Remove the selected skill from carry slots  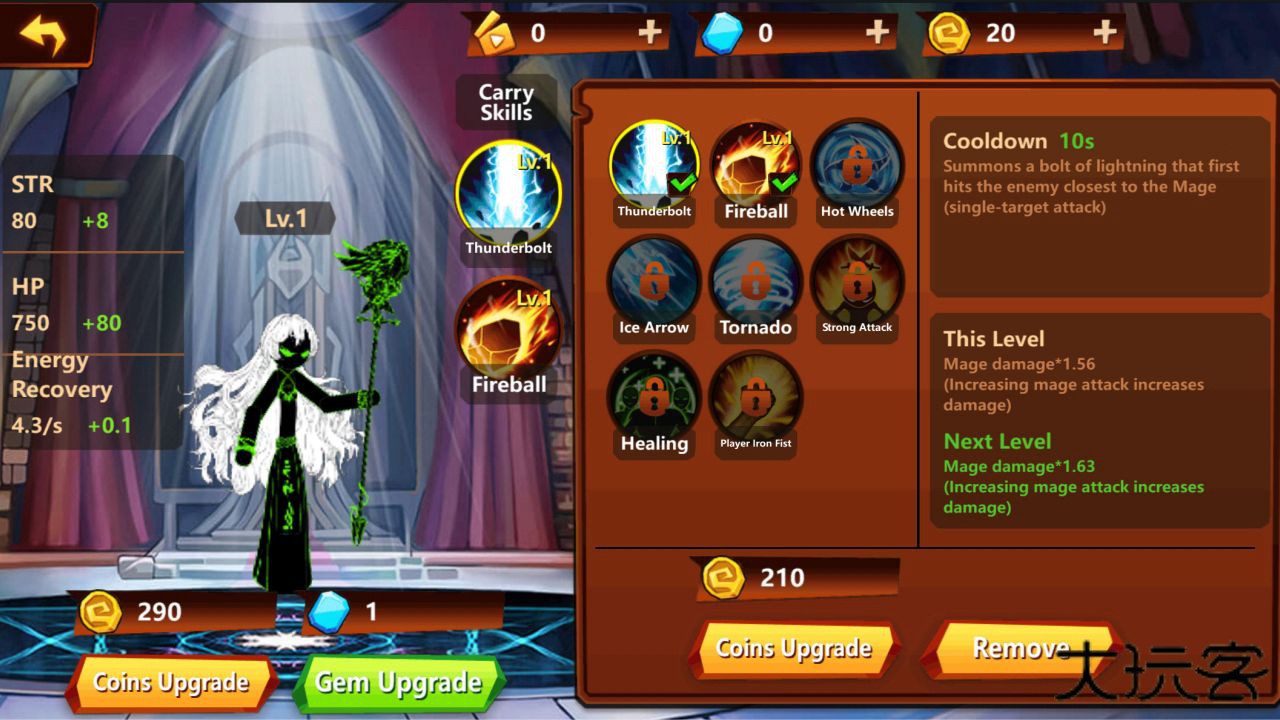[x=1020, y=649]
